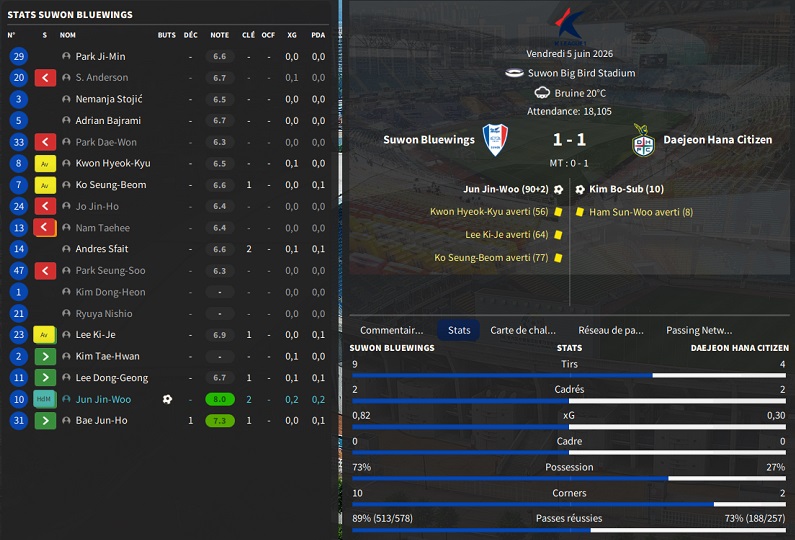Choose Park Ji-Min from the squad list

click(x=100, y=57)
